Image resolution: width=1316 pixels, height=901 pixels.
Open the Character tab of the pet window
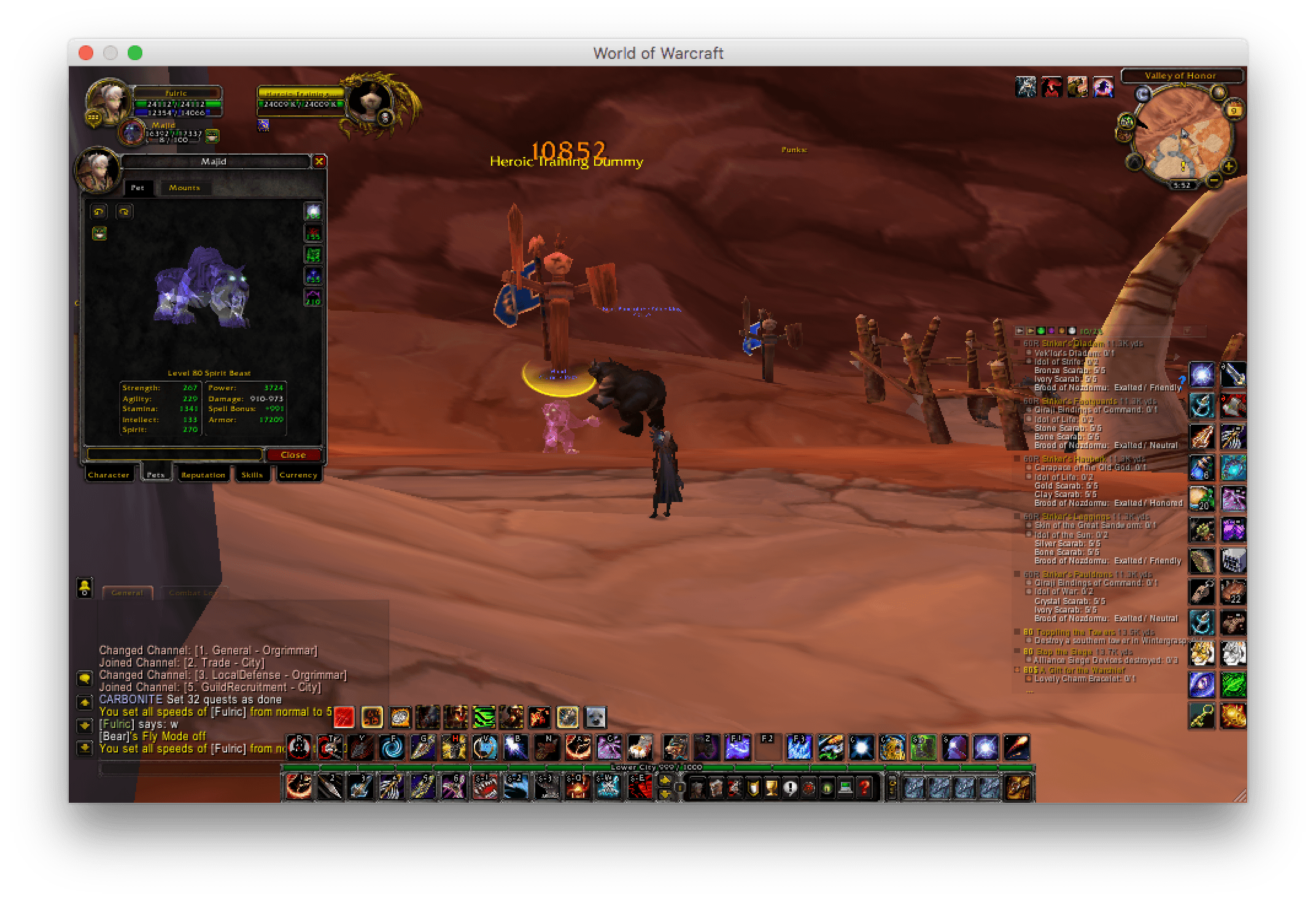click(x=110, y=474)
